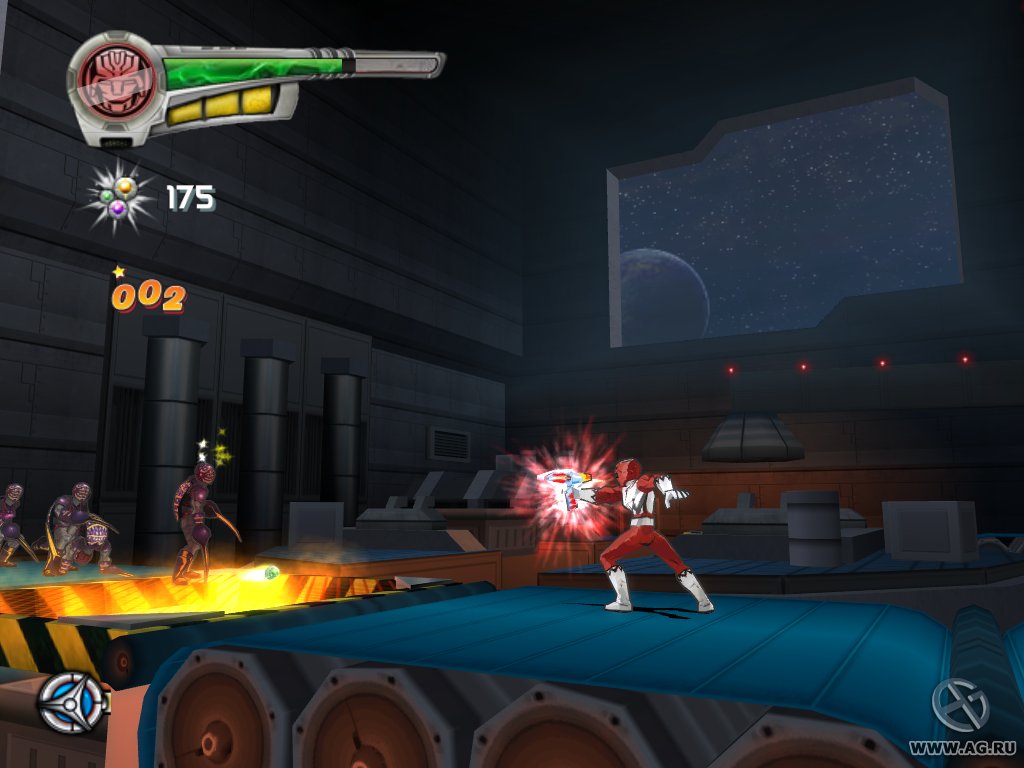Click the red ranger emblem portrait
The image size is (1024, 768).
115,79
